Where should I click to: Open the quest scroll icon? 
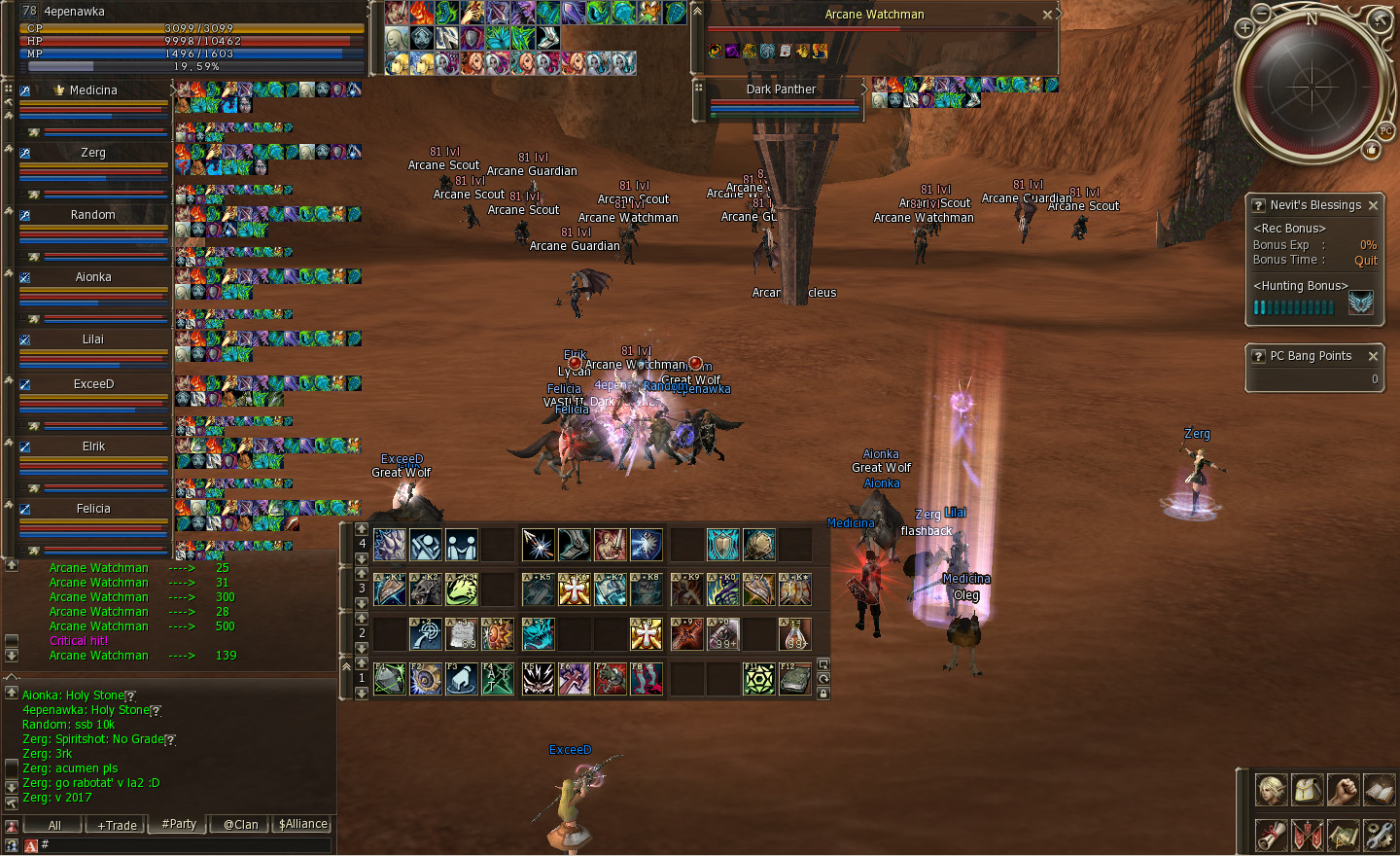click(1271, 835)
